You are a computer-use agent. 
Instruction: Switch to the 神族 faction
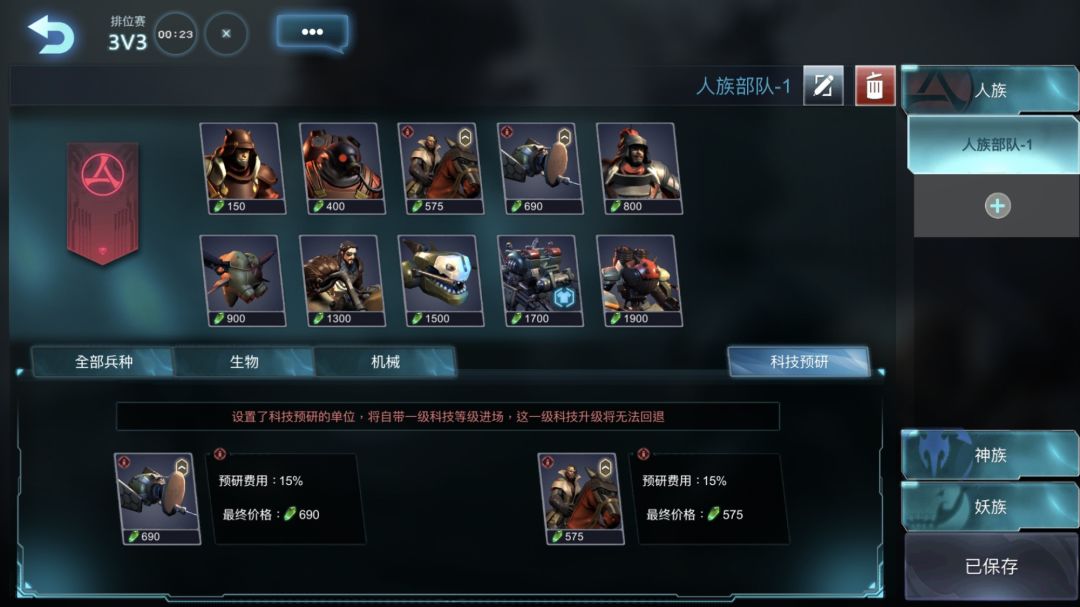(x=990, y=455)
